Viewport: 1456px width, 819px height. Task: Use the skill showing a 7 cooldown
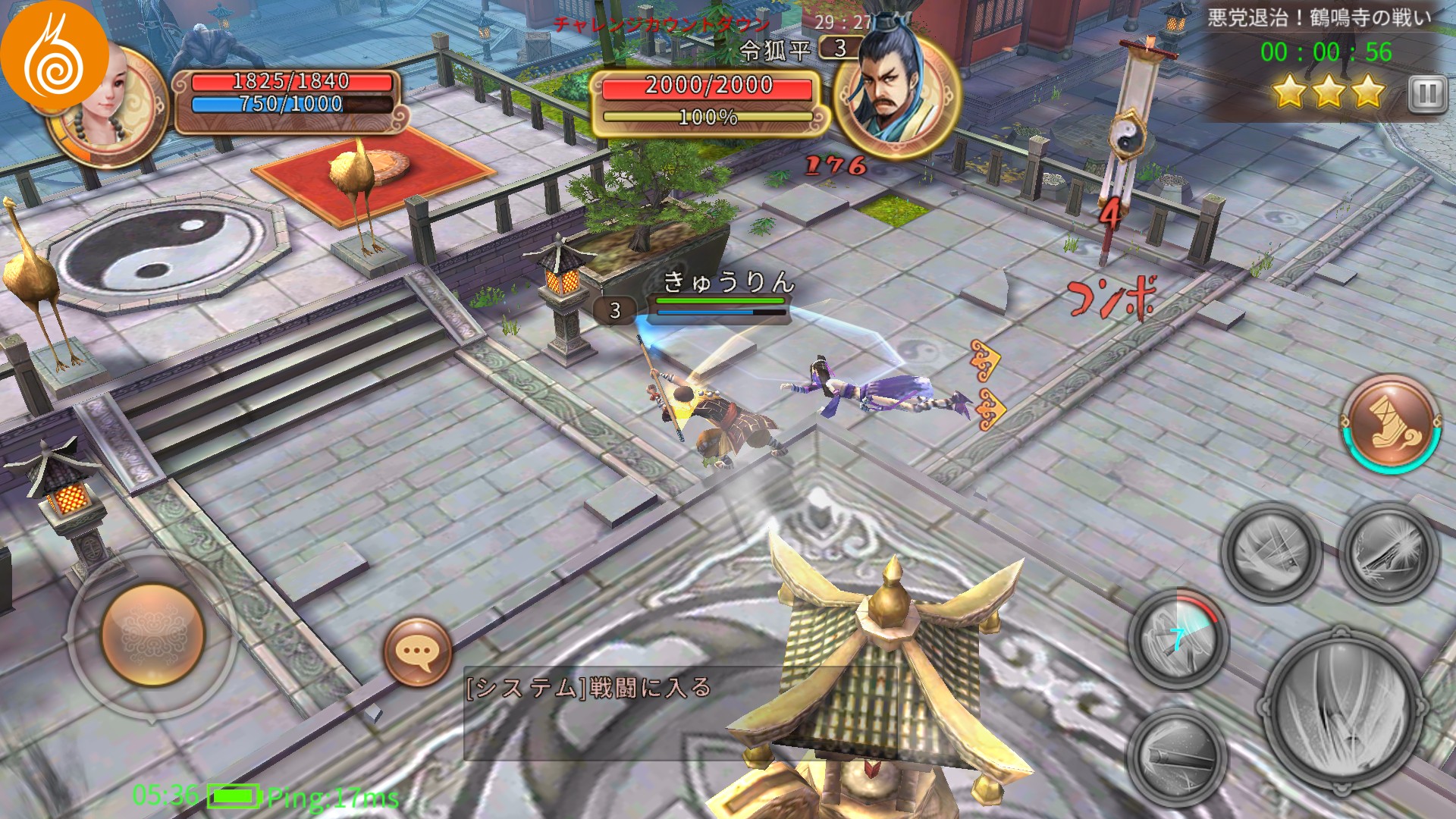(x=1177, y=638)
